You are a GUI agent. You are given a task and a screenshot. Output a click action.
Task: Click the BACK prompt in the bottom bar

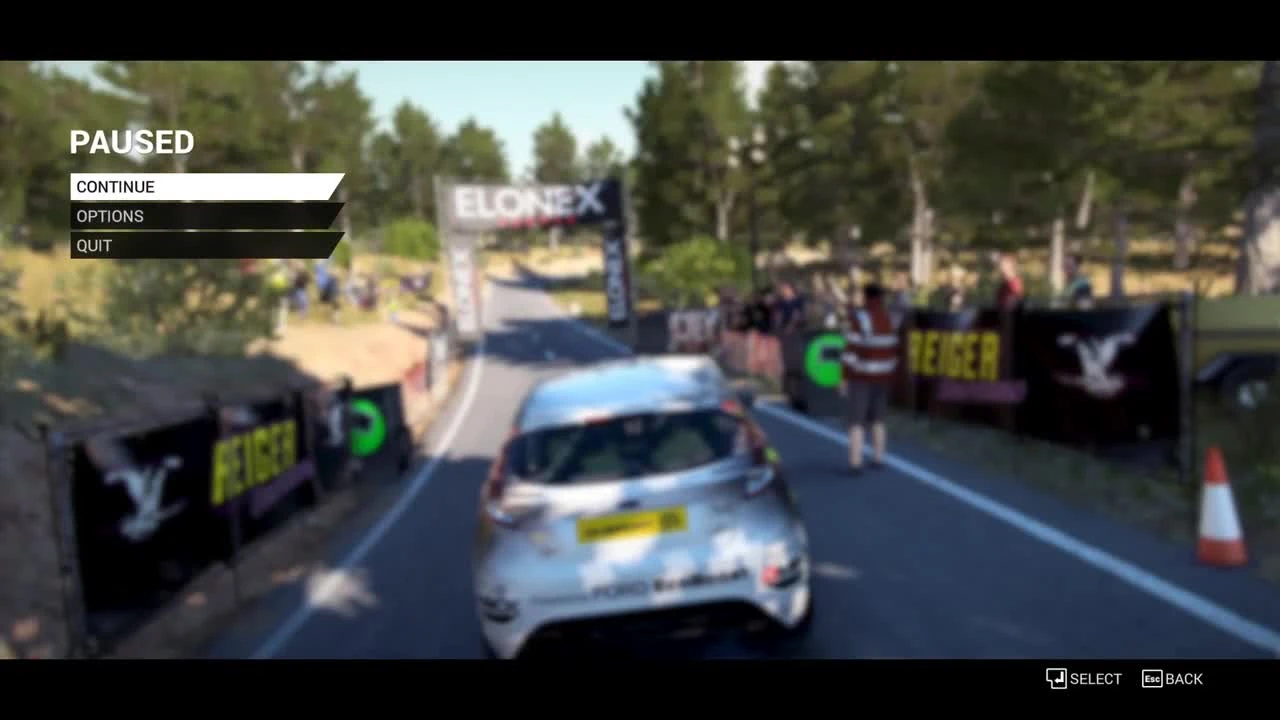[1186, 679]
